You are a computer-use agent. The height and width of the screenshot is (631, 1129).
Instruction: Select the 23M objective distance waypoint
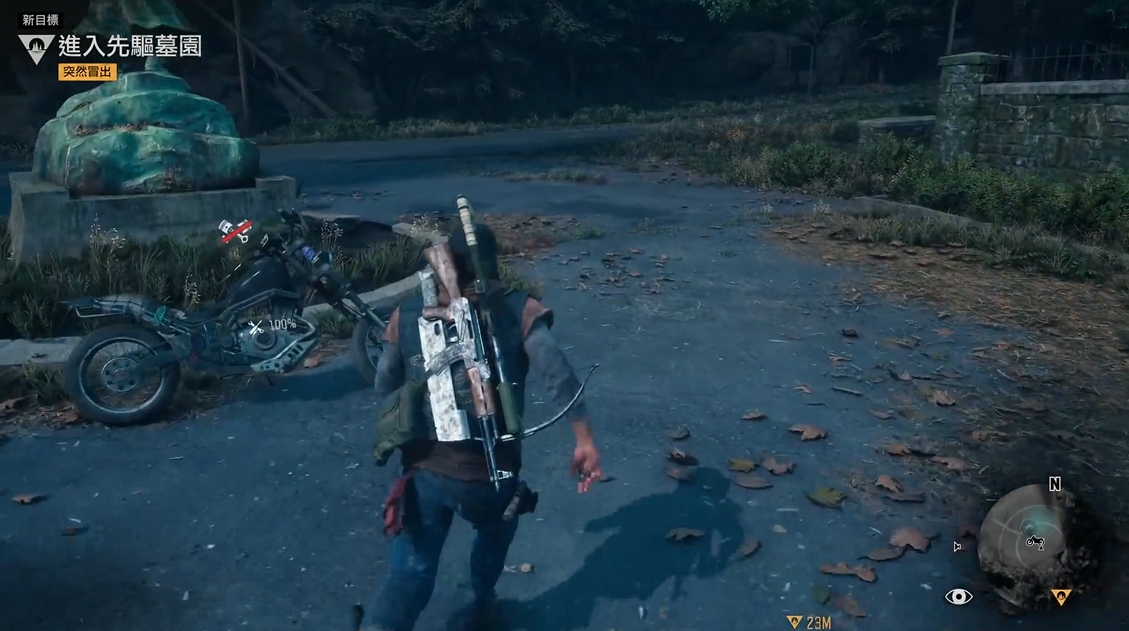click(x=809, y=622)
